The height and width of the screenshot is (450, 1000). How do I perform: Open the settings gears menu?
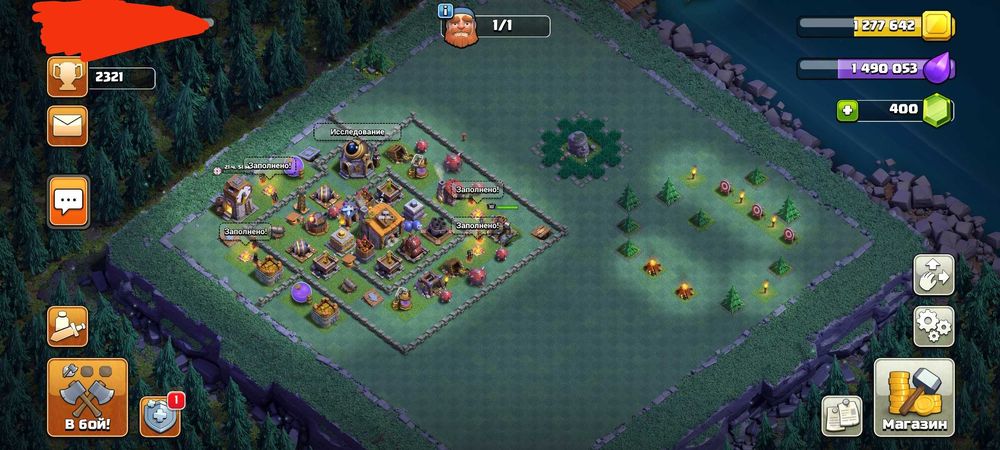(934, 326)
